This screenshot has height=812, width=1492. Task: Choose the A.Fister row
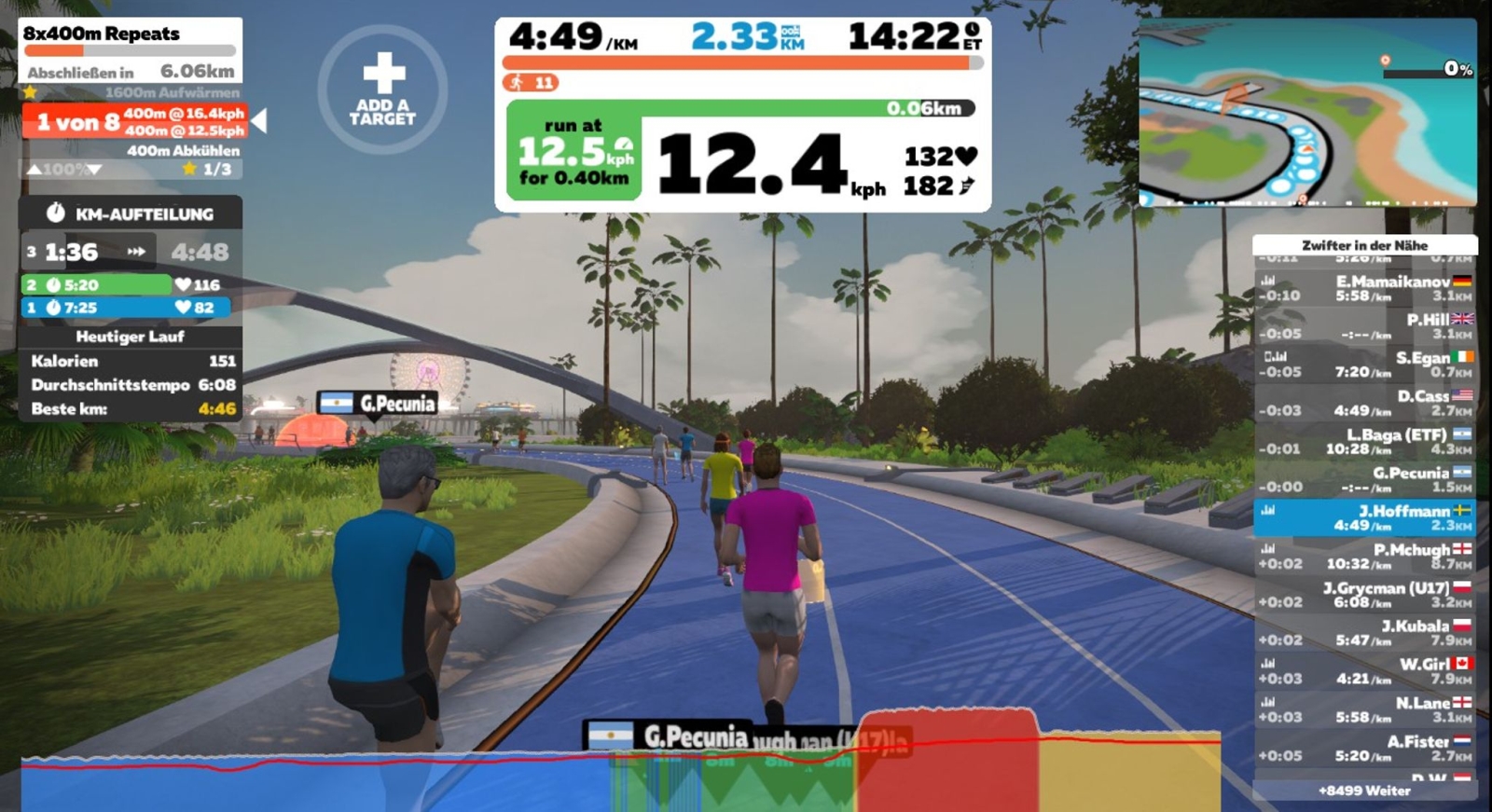point(1364,748)
